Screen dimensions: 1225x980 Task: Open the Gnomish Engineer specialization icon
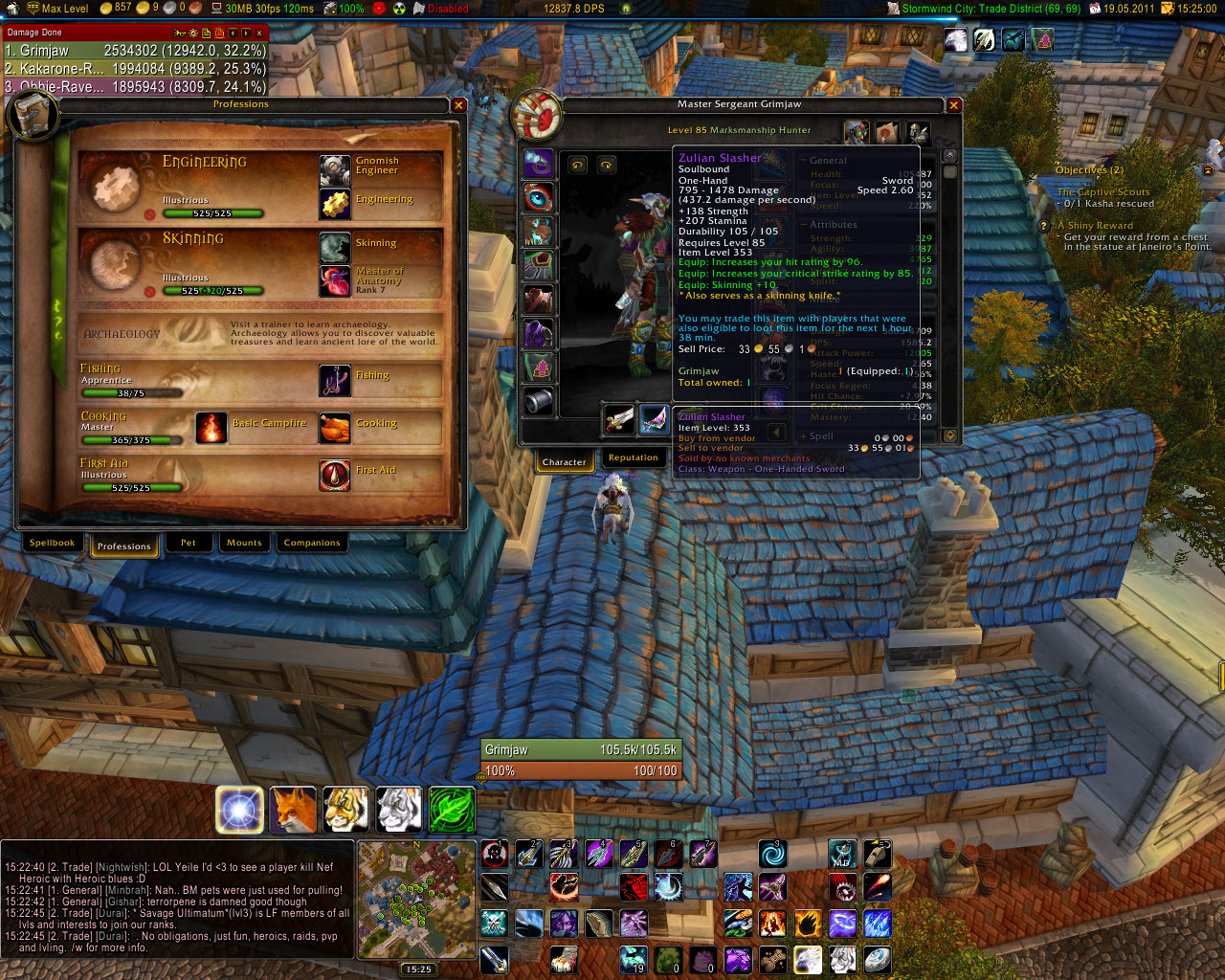(x=335, y=169)
